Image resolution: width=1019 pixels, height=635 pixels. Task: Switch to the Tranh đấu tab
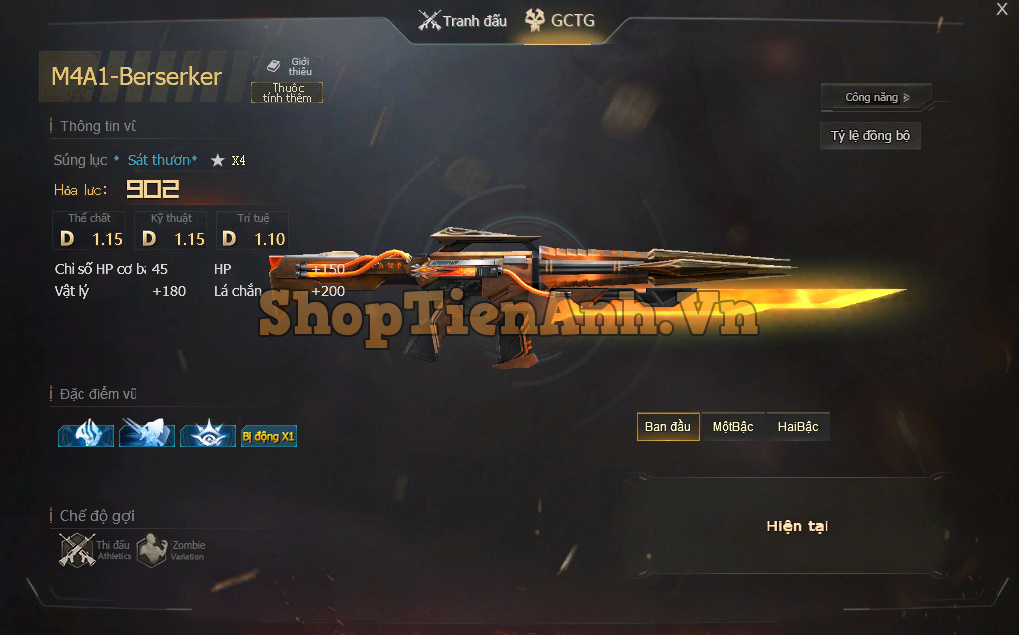coord(463,21)
